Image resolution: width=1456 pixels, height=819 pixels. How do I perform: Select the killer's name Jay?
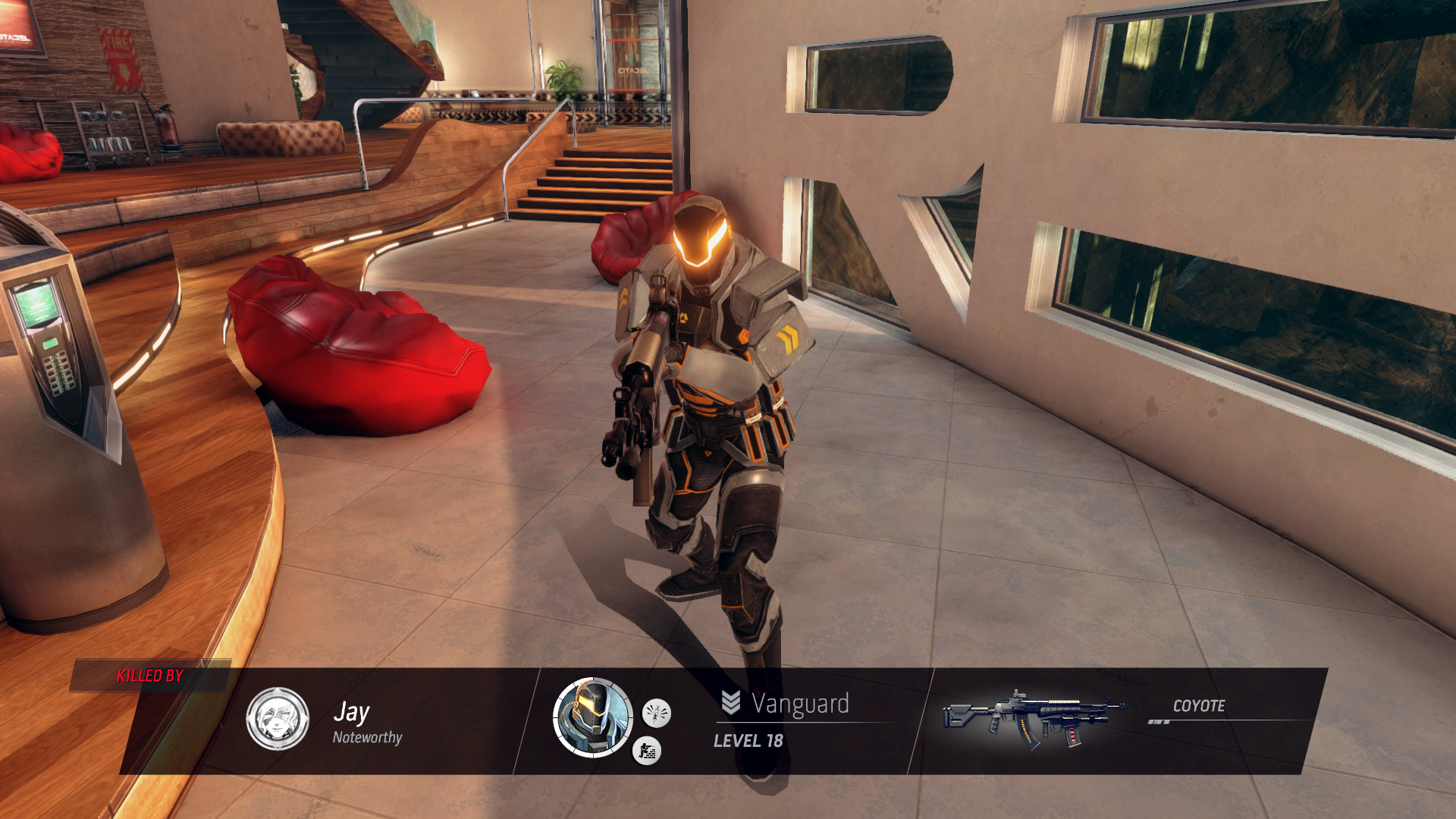pos(351,712)
